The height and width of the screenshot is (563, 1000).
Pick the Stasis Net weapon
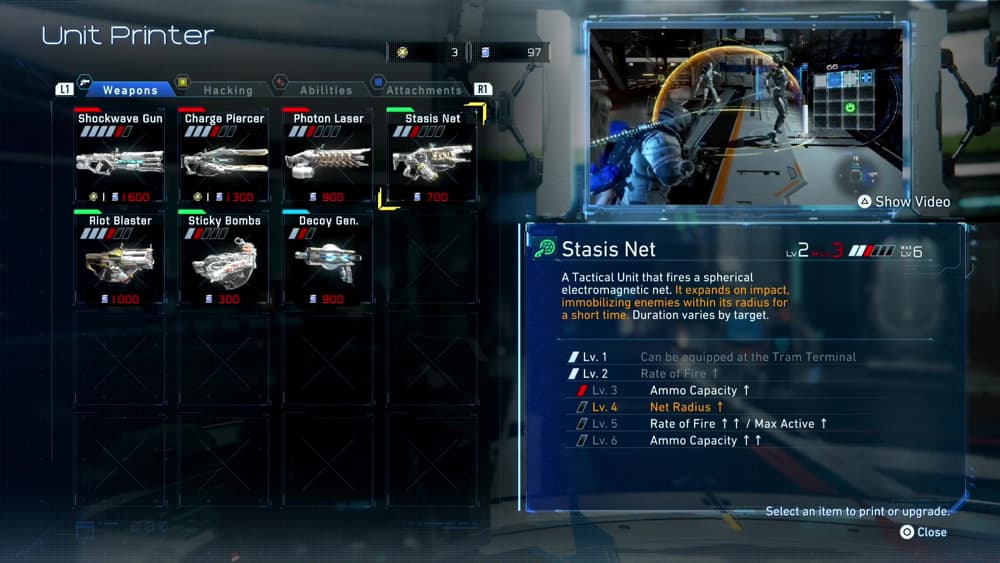click(x=432, y=156)
